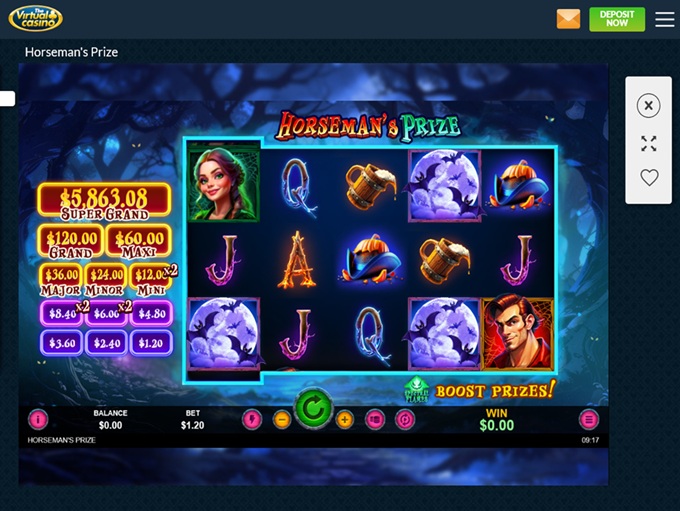The width and height of the screenshot is (680, 511).
Task: Open the game info button
Action: coord(38,420)
